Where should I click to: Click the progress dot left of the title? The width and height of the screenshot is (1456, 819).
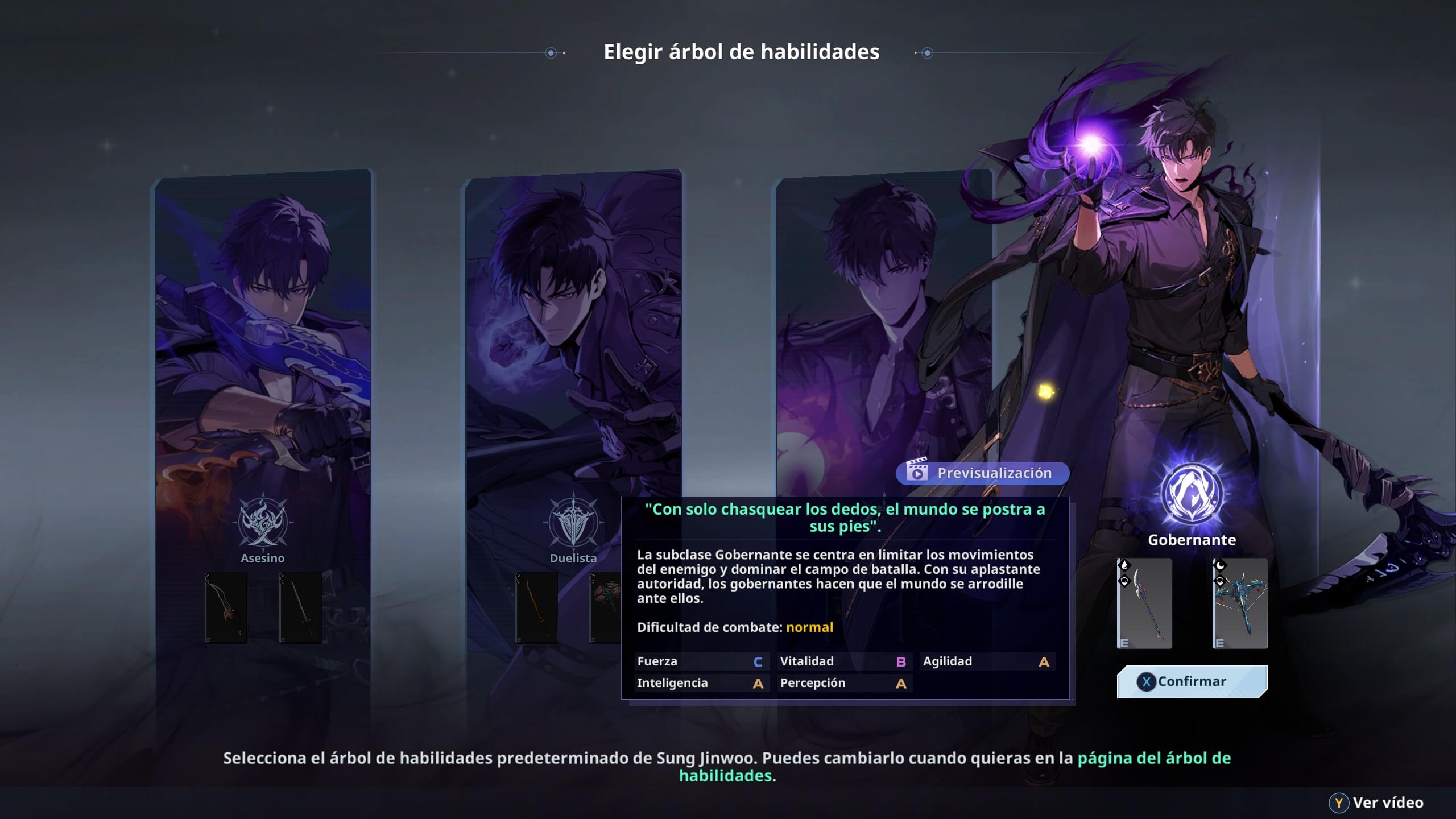[x=550, y=52]
